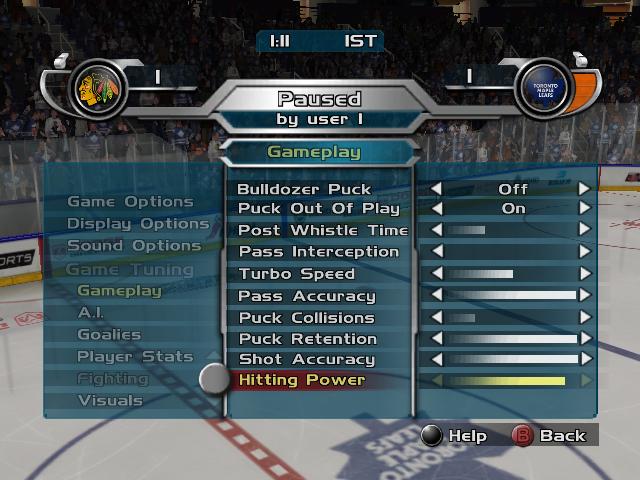This screenshot has width=640, height=480.
Task: Decrease Pass Accuracy with its left arrow
Action: [436, 296]
